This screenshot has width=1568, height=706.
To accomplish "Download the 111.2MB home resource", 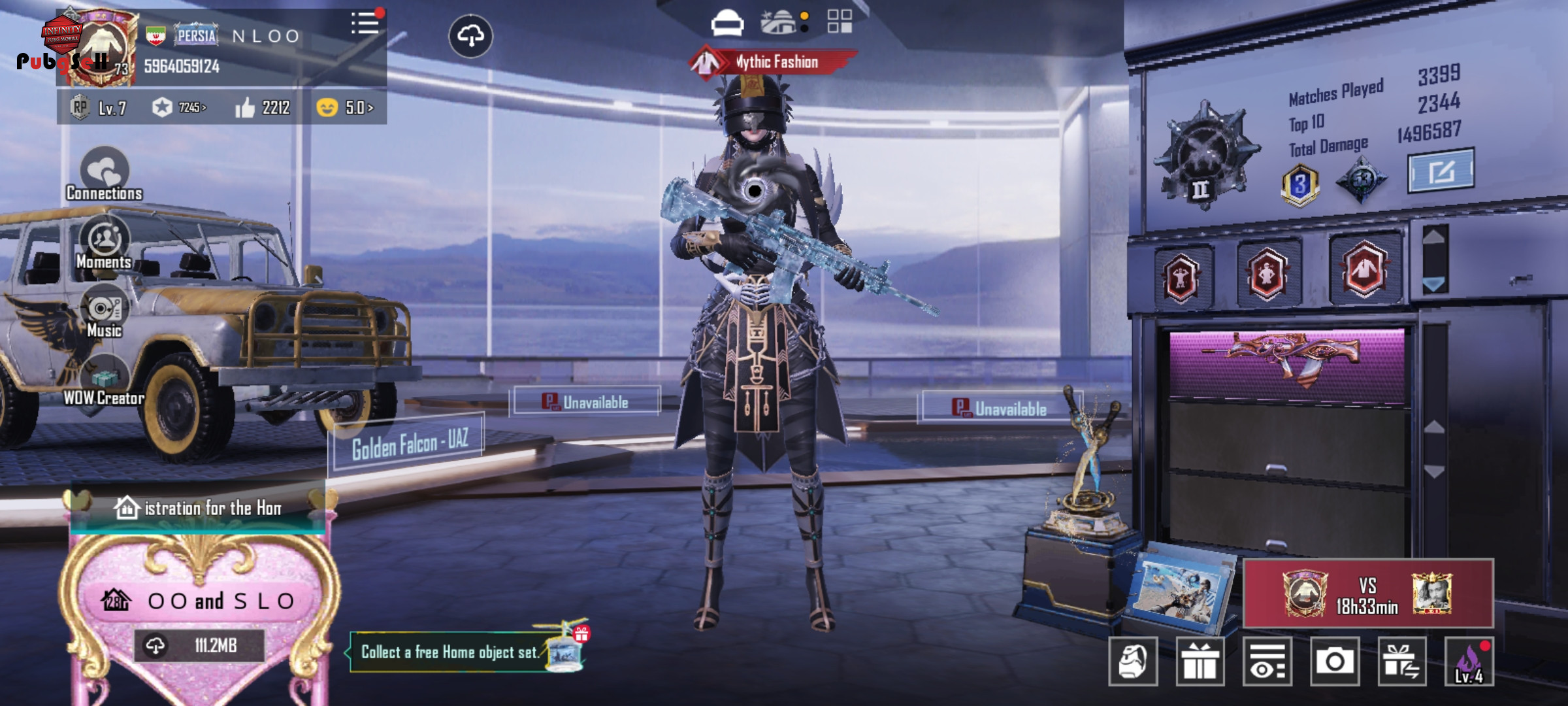I will 199,646.
